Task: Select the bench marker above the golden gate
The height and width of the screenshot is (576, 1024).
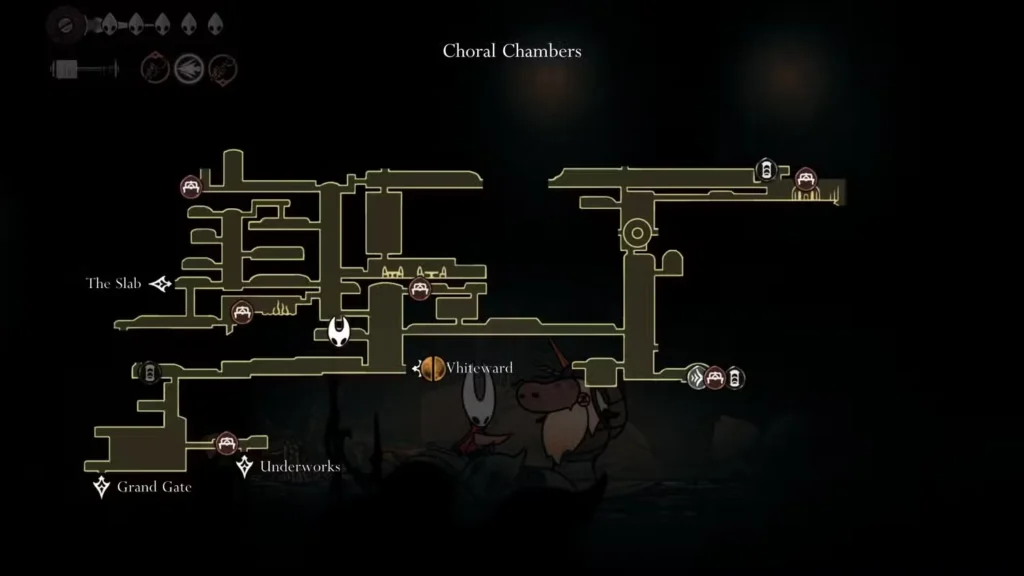Action: pos(806,179)
